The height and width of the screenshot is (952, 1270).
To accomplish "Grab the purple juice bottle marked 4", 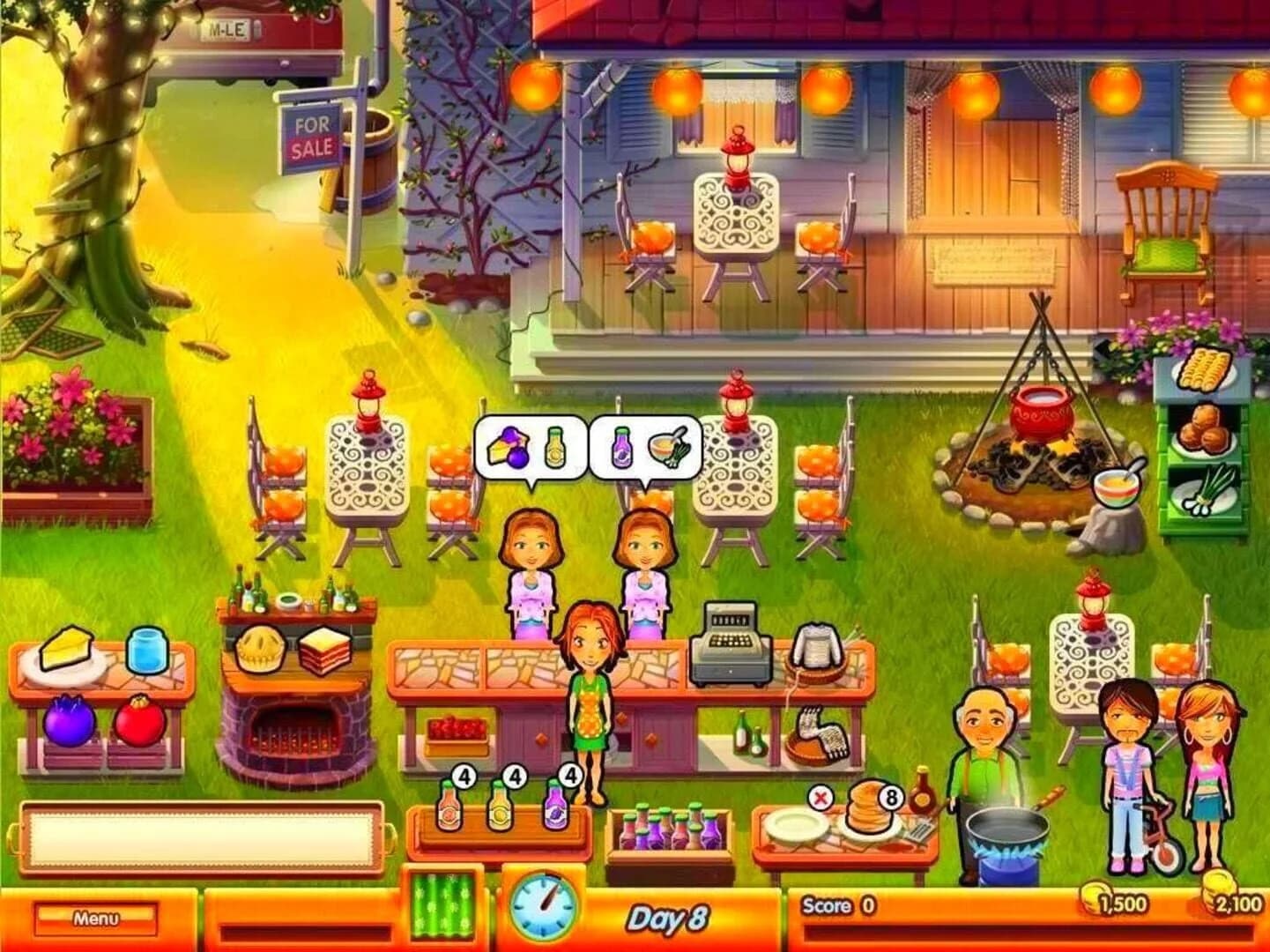I will pos(556,807).
